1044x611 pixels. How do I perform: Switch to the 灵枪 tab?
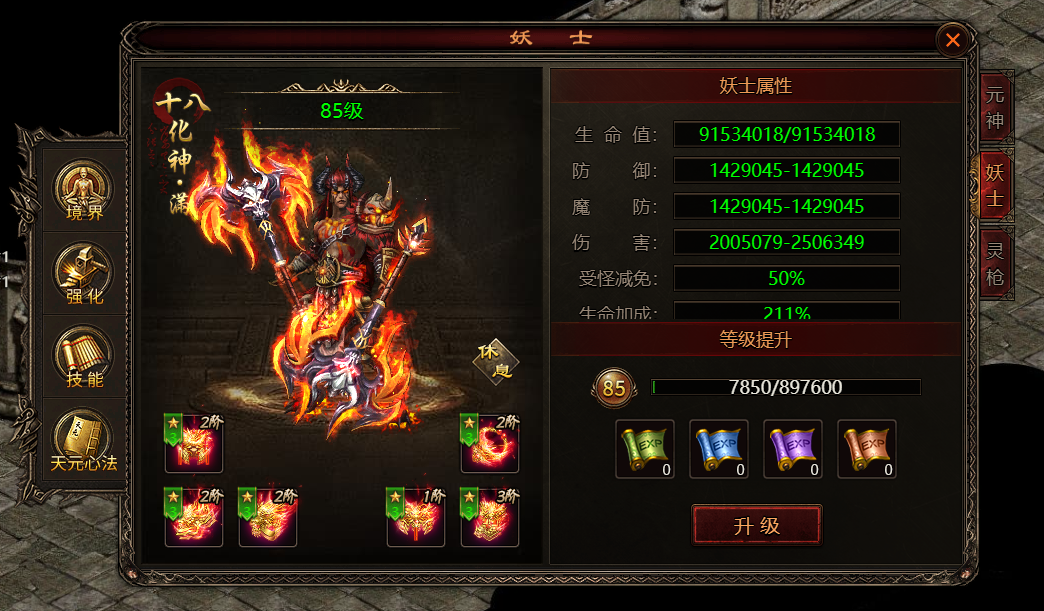point(995,262)
